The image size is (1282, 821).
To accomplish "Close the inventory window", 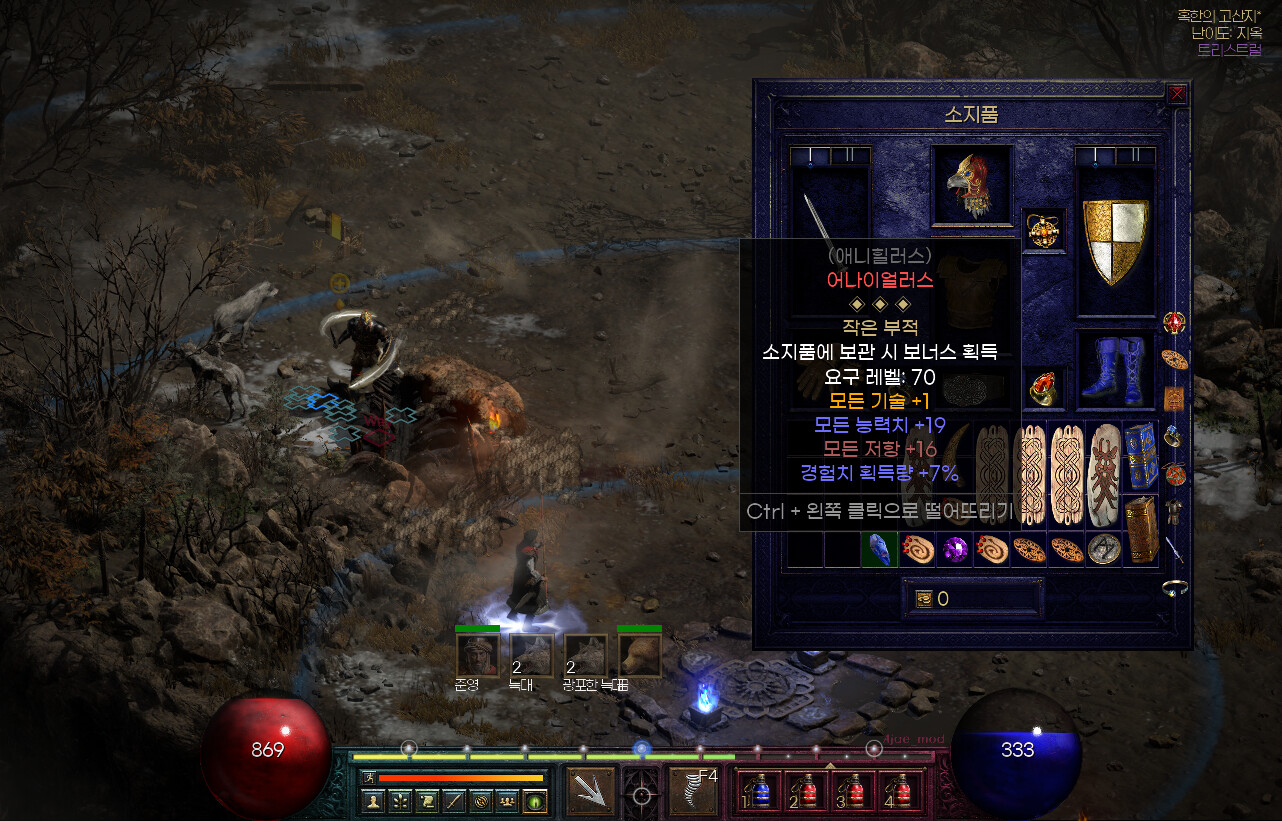I will (x=1177, y=94).
